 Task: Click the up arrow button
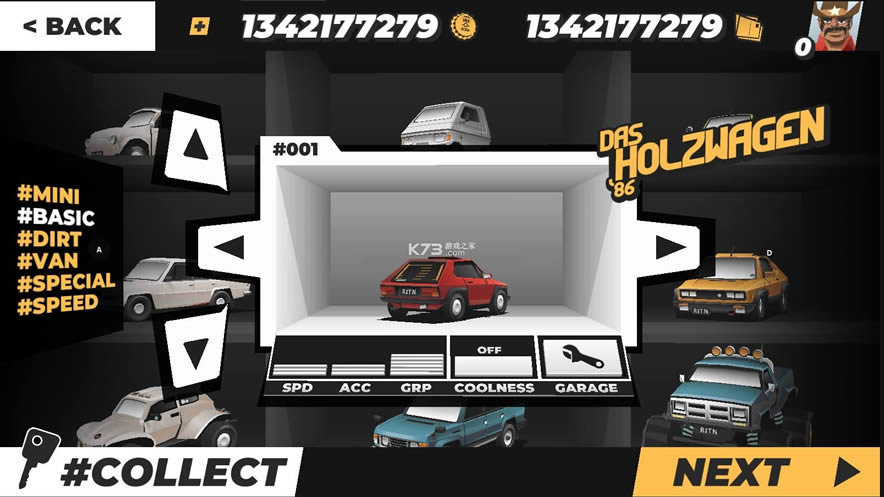click(x=195, y=146)
